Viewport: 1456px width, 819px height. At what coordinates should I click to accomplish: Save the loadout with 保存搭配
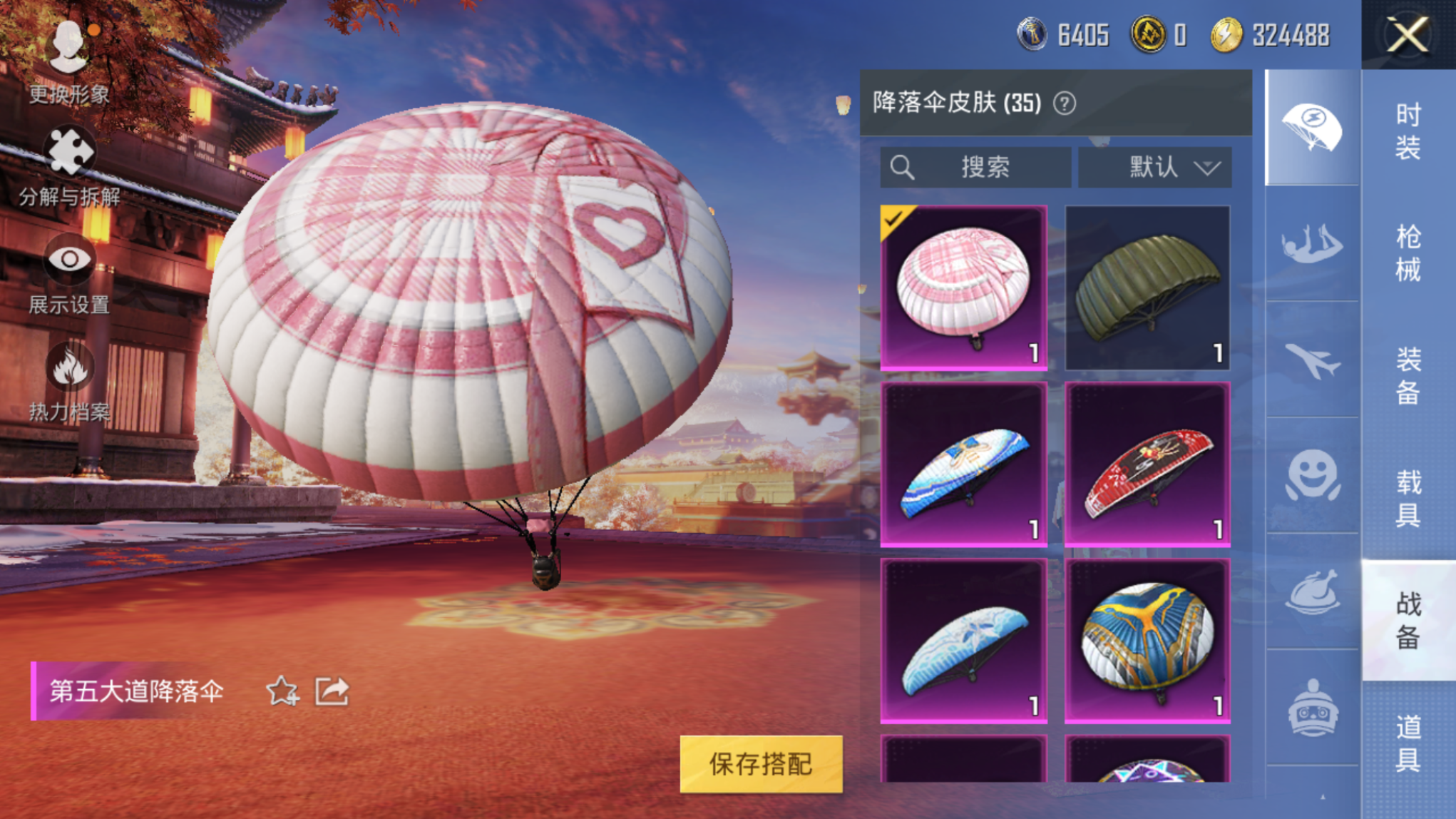761,763
